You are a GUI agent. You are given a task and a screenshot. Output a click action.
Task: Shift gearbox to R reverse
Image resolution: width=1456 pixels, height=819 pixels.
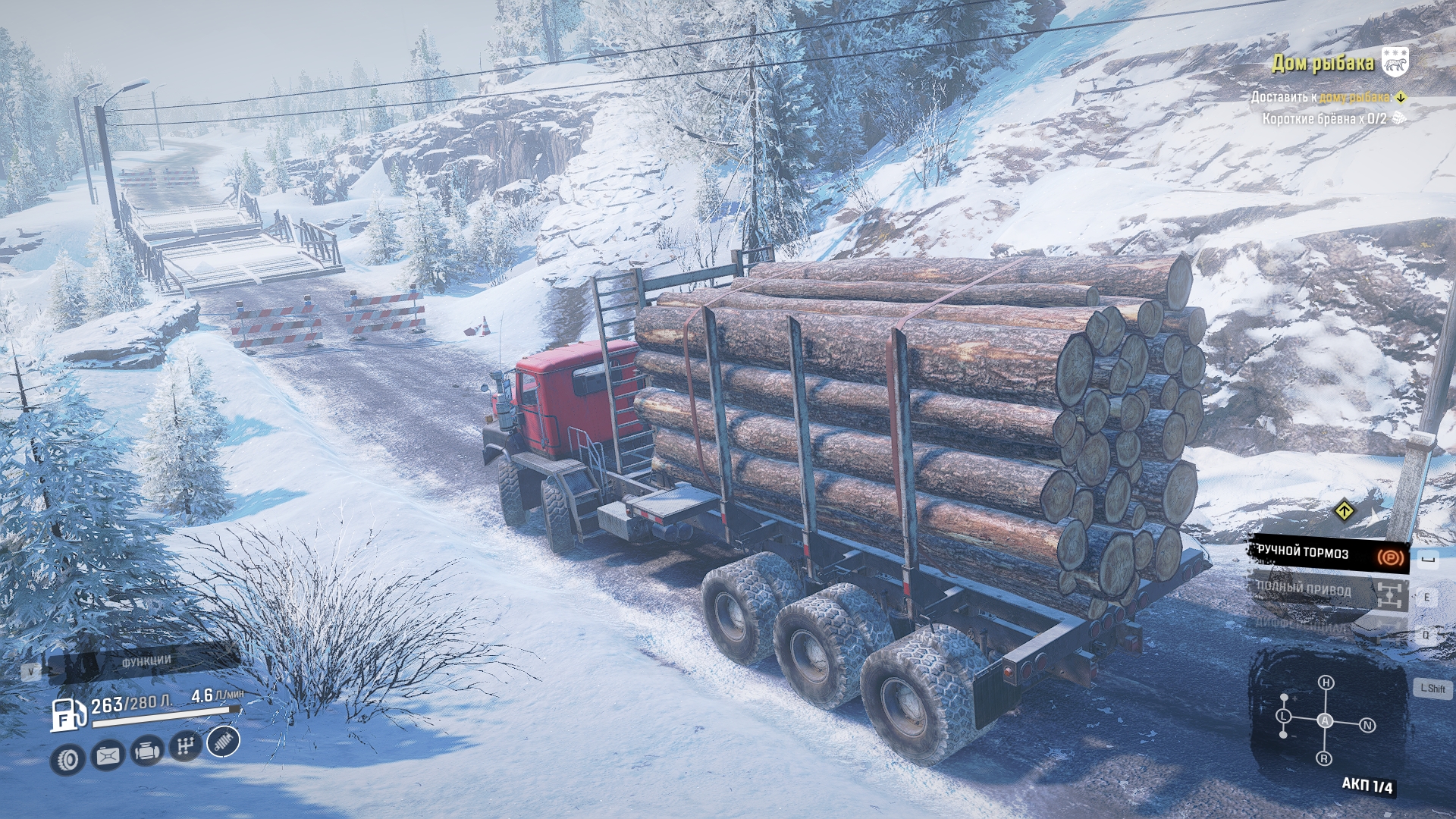tap(1324, 758)
